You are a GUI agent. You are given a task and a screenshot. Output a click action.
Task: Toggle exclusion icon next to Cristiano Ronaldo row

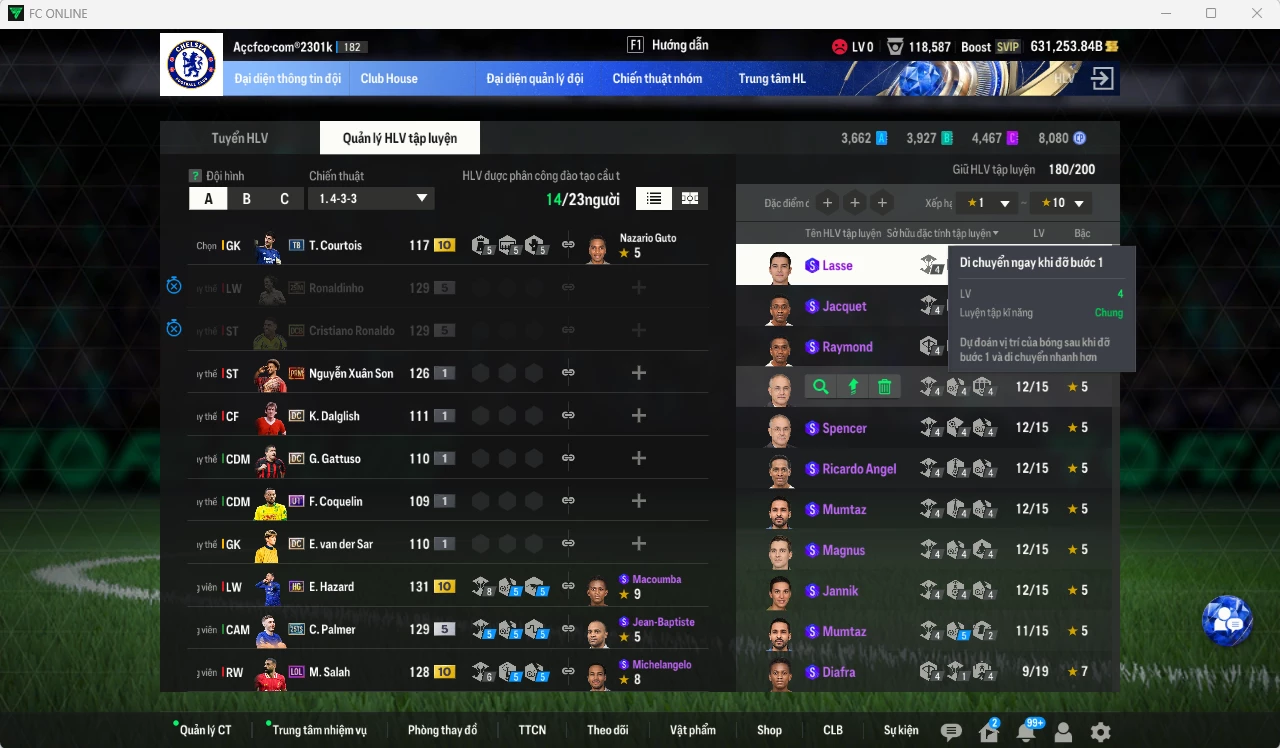point(174,328)
